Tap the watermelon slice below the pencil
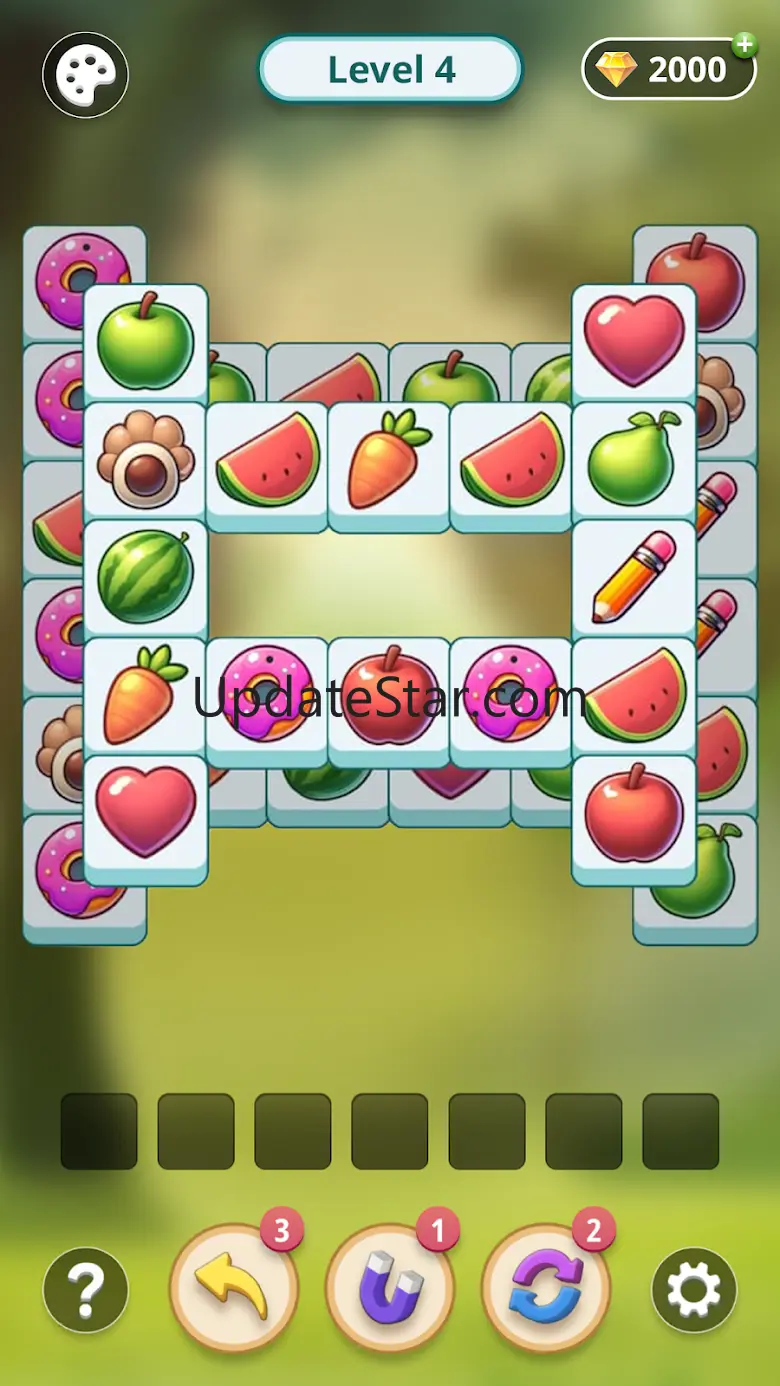 coord(634,696)
